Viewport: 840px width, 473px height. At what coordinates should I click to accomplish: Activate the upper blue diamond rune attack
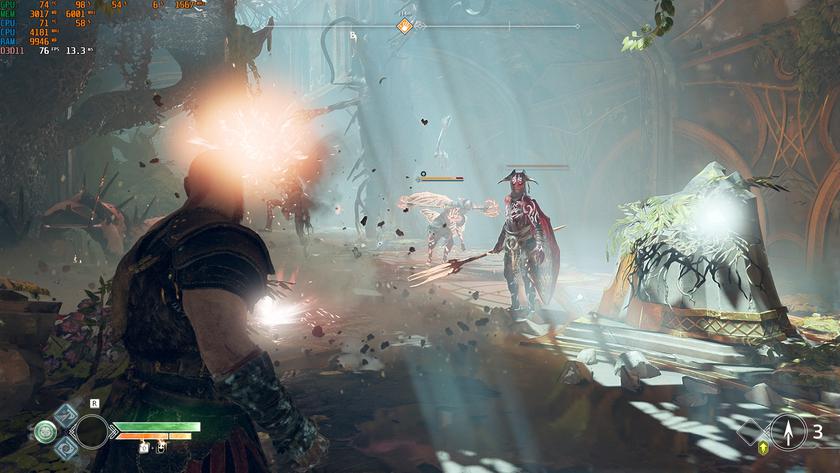tap(66, 415)
